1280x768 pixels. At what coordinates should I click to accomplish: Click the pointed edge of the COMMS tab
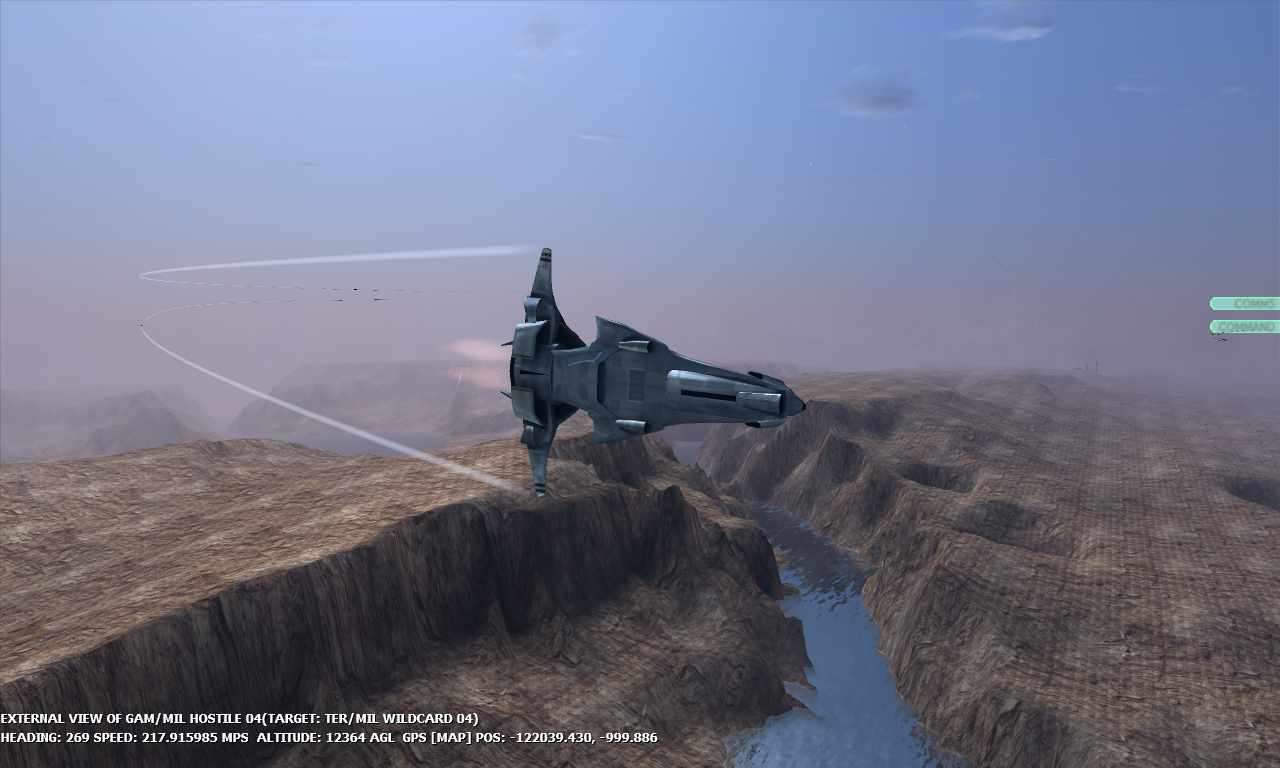[1211, 303]
